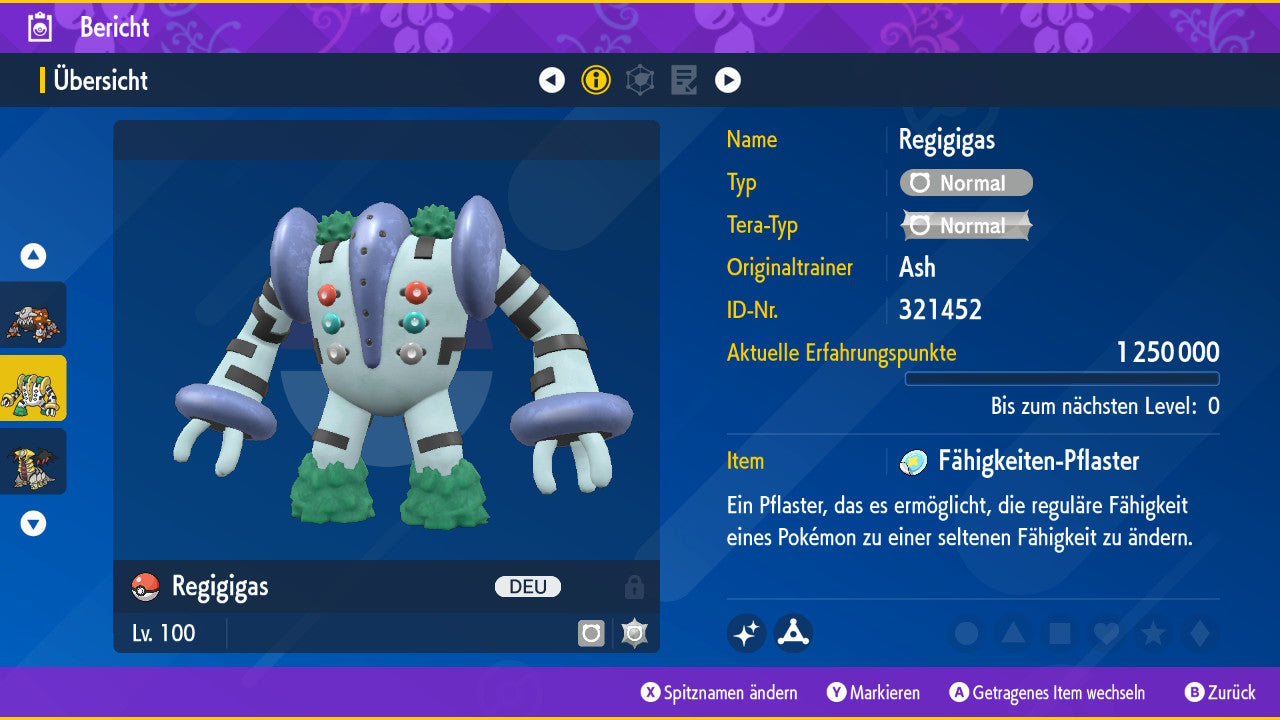1280x720 pixels.
Task: Click the Paldea origin triangle mark icon
Action: point(793,633)
